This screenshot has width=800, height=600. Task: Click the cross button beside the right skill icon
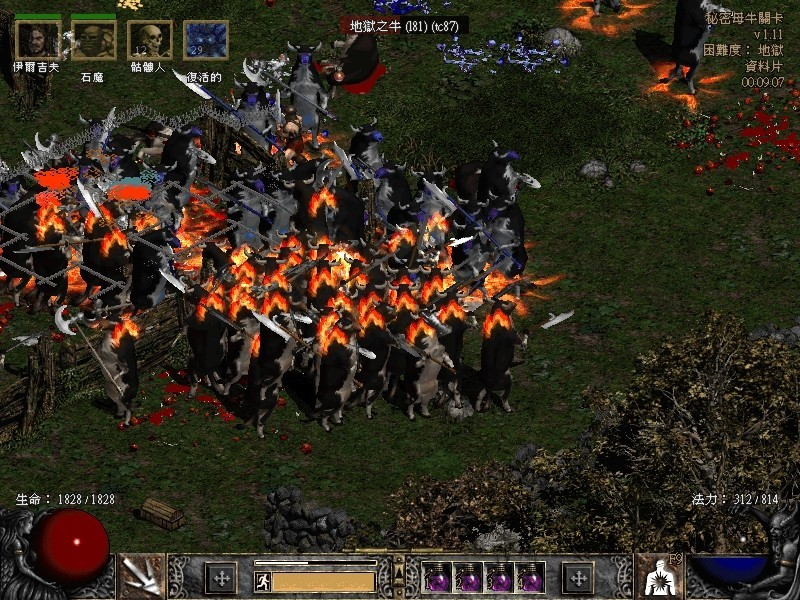click(x=578, y=577)
